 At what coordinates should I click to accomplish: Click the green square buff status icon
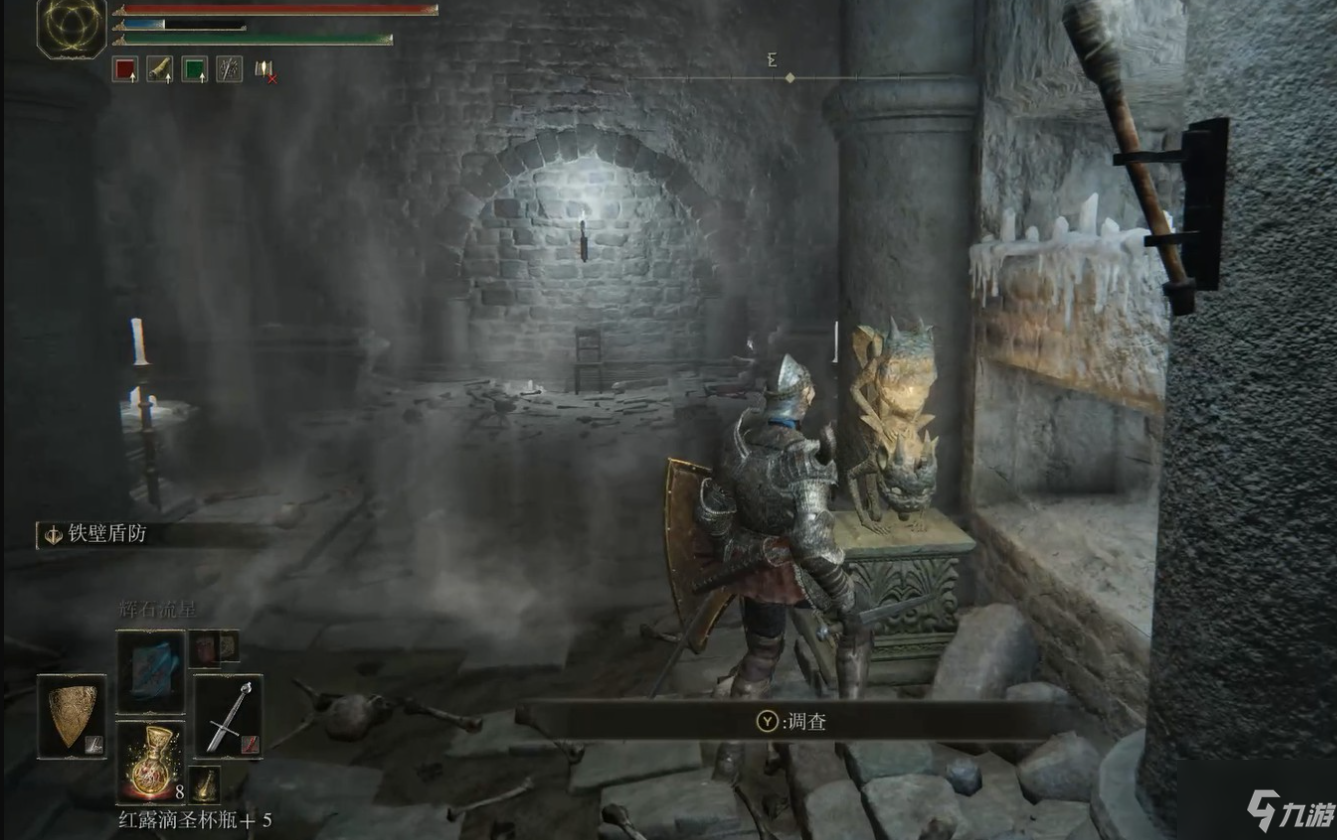195,68
